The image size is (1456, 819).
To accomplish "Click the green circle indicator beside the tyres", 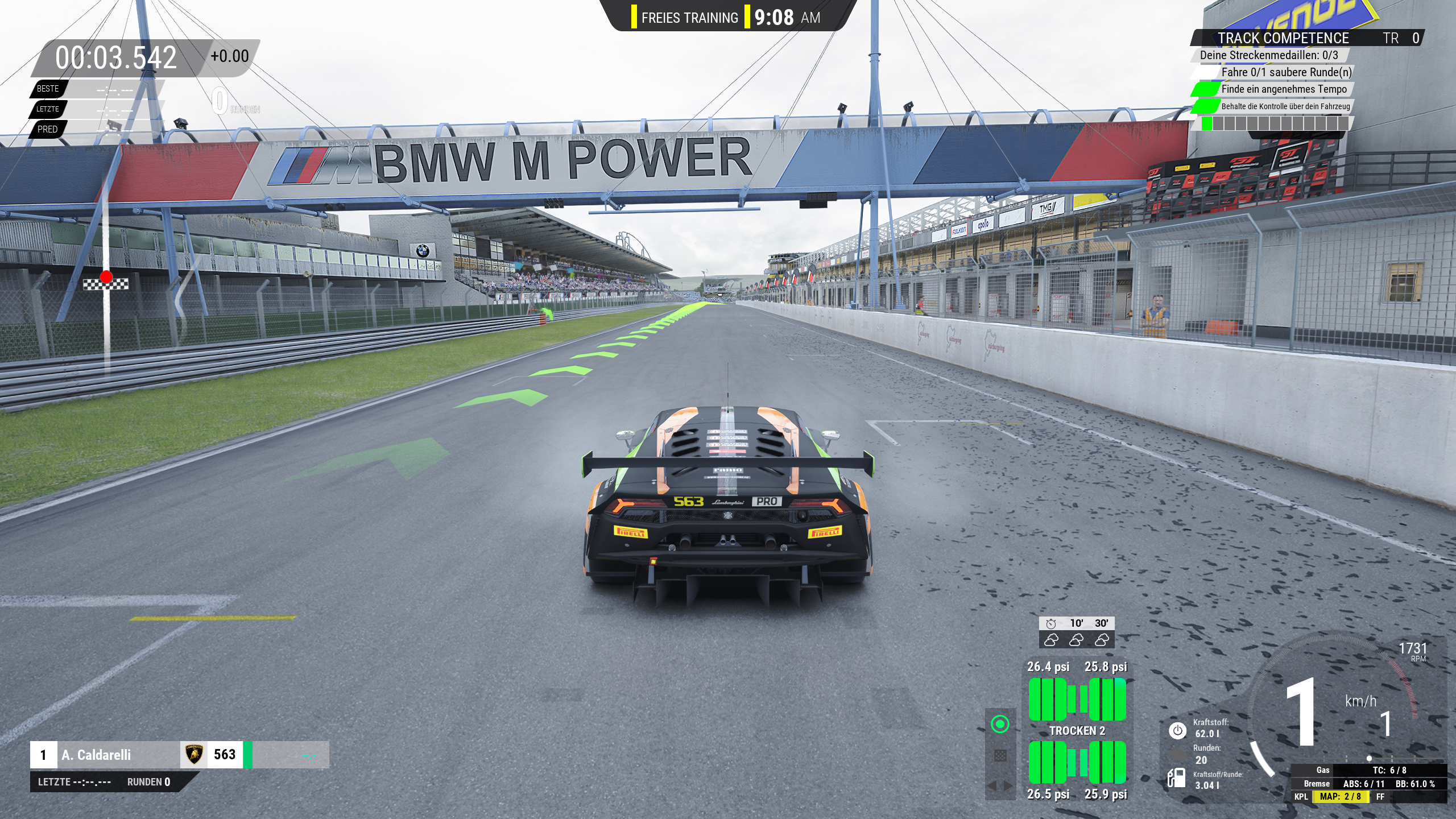I will point(1000,724).
